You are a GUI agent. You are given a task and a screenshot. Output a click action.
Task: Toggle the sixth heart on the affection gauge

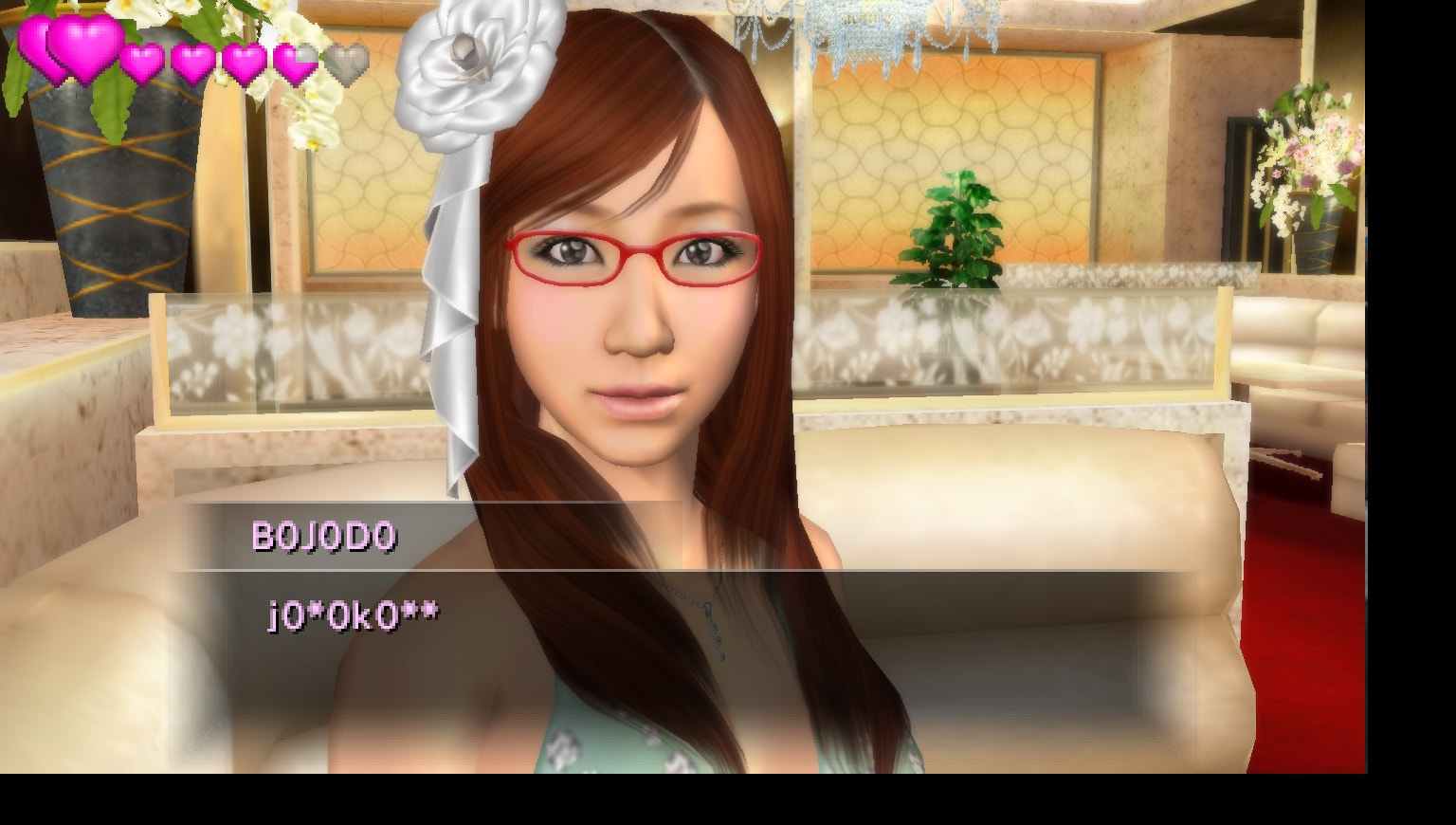click(296, 61)
